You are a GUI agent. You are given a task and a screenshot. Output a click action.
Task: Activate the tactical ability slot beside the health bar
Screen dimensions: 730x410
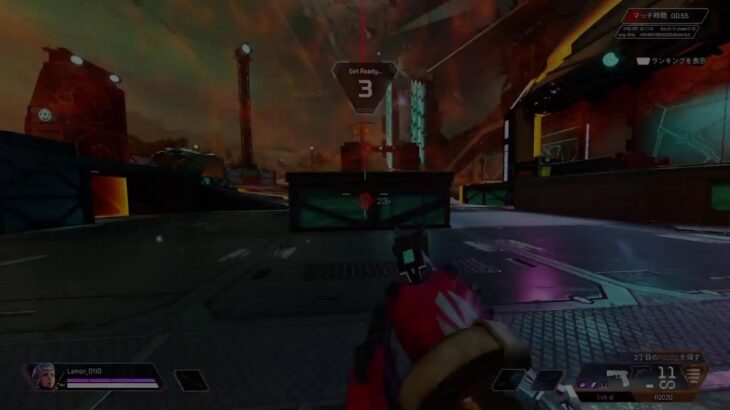(189, 380)
